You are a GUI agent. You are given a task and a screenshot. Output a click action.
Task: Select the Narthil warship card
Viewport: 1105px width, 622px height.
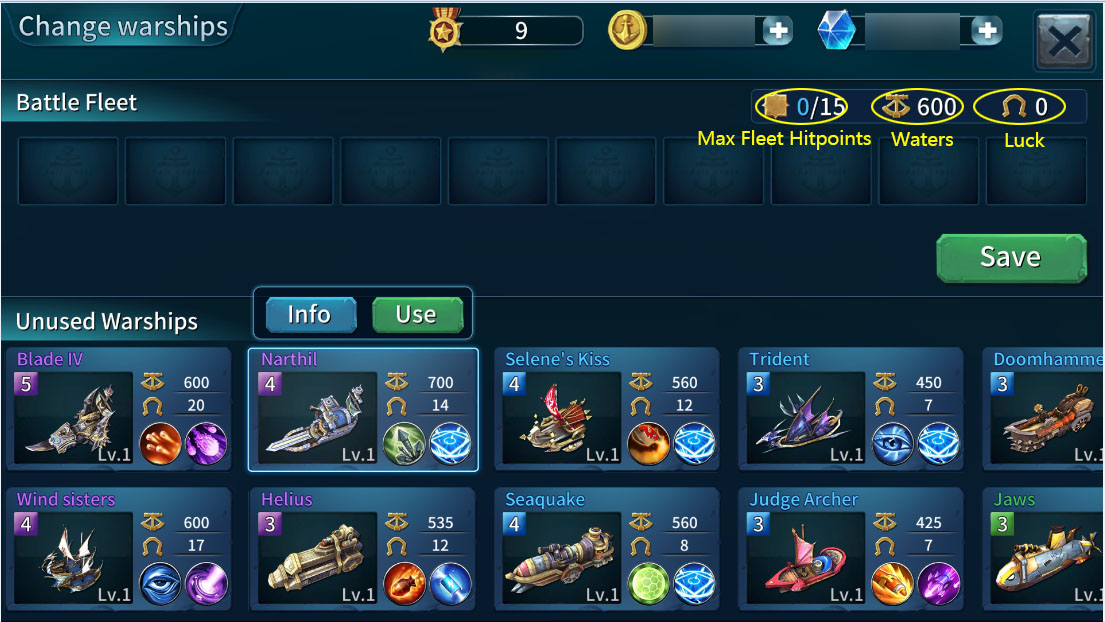(362, 410)
